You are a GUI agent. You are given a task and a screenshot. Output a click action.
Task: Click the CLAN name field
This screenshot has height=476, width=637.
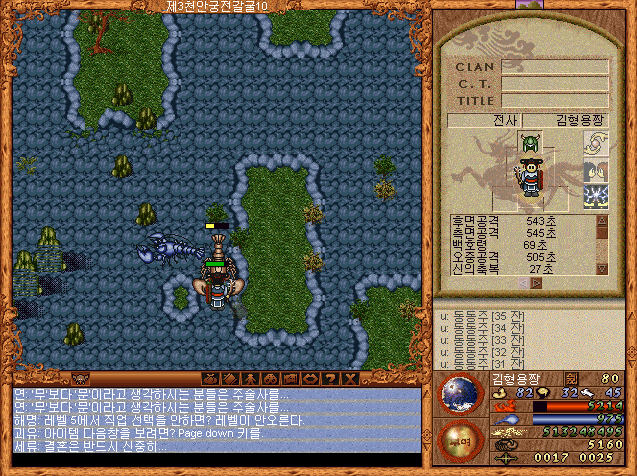click(555, 67)
